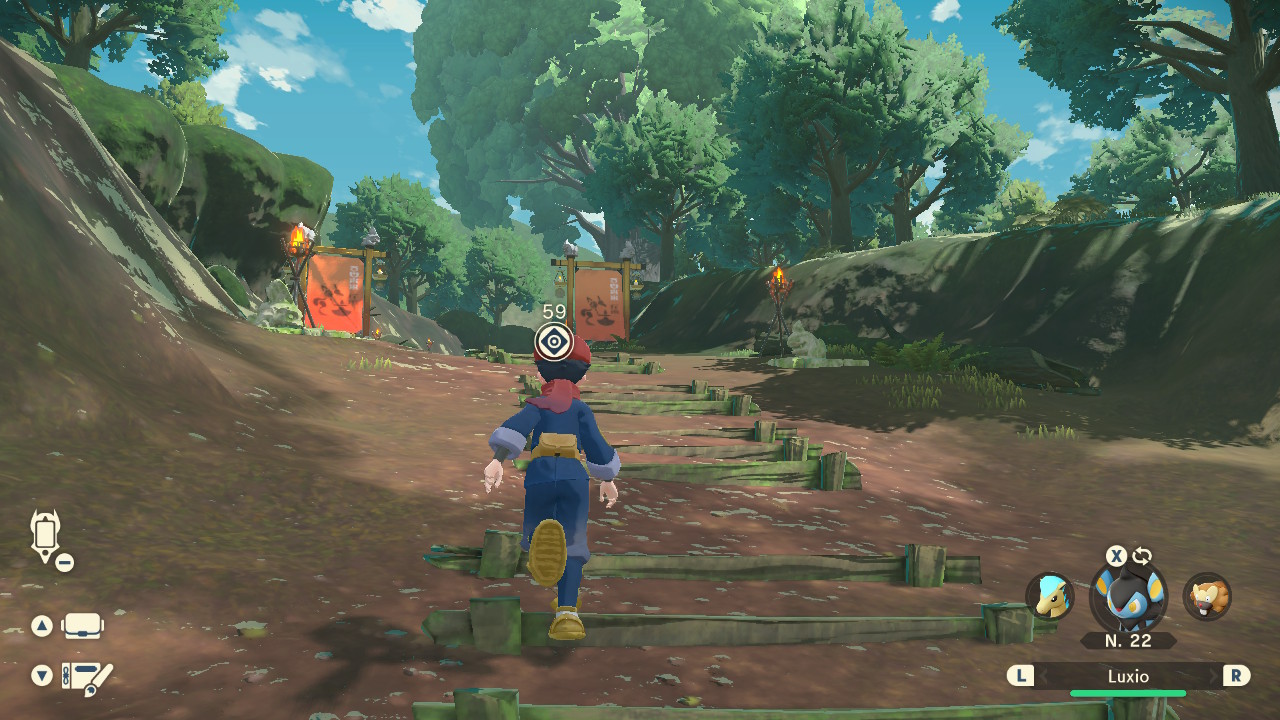Click the Arc Phone map pin icon

(46, 537)
